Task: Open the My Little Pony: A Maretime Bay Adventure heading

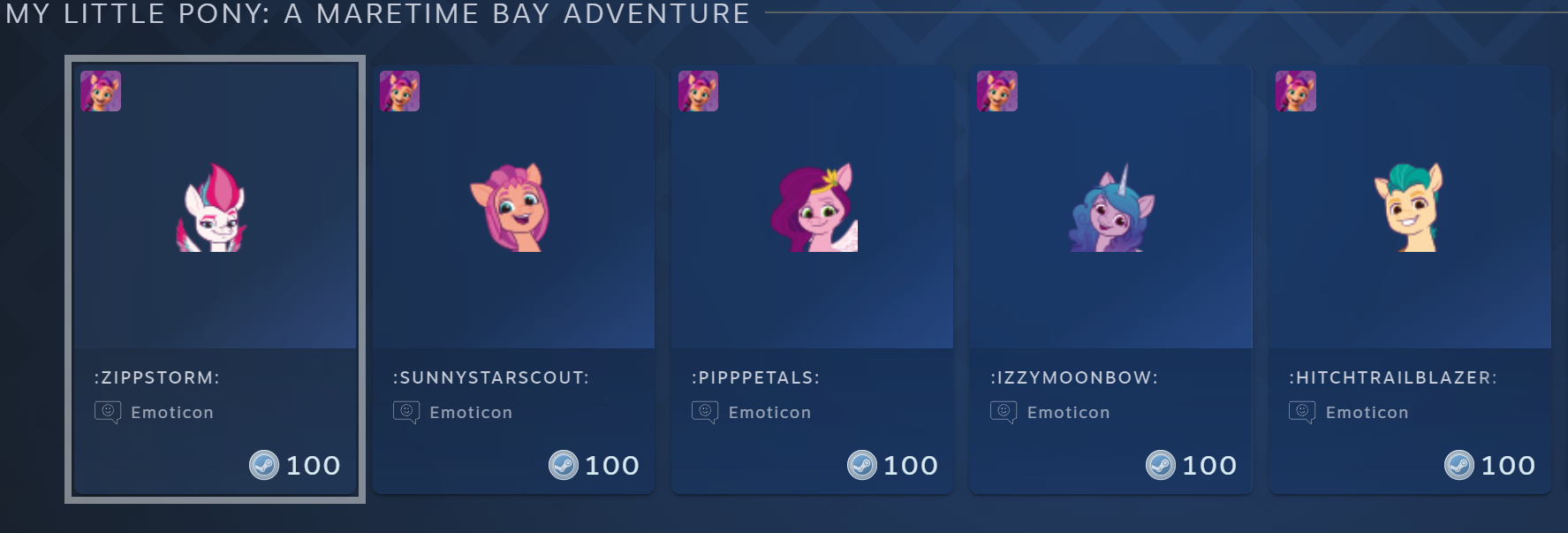Action: pyautogui.click(x=377, y=14)
